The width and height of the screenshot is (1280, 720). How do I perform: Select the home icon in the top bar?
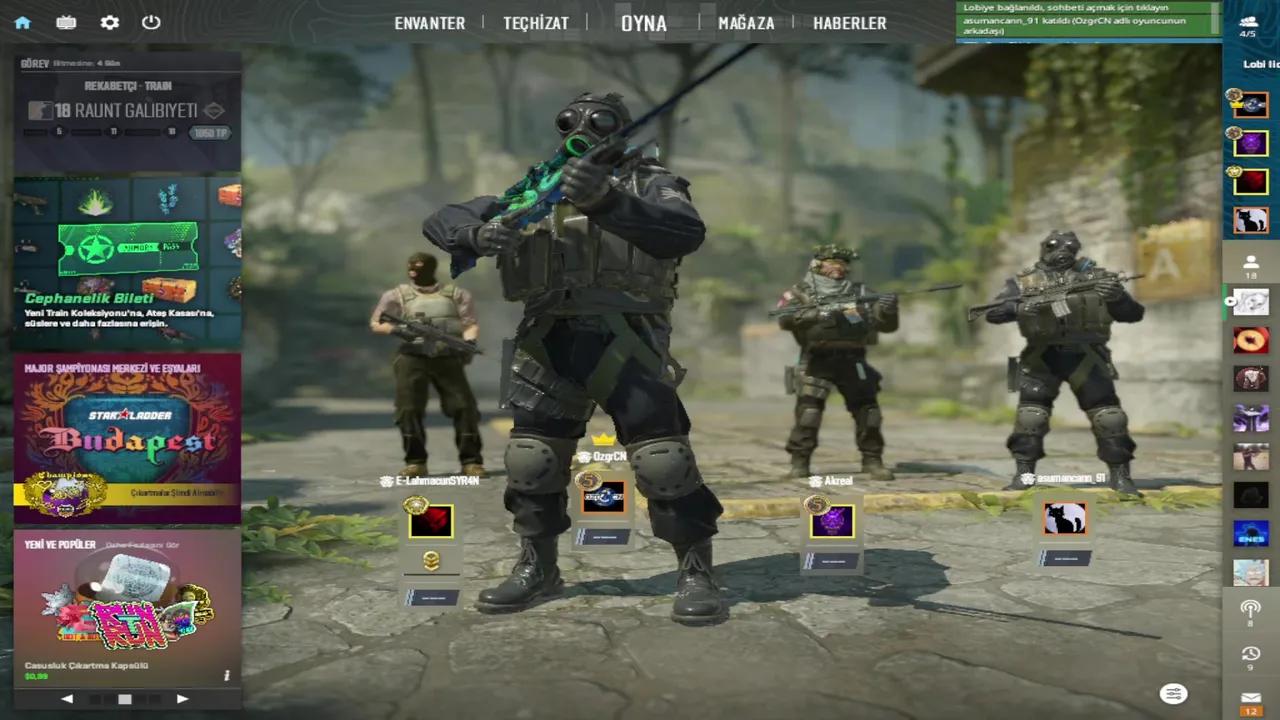(22, 22)
